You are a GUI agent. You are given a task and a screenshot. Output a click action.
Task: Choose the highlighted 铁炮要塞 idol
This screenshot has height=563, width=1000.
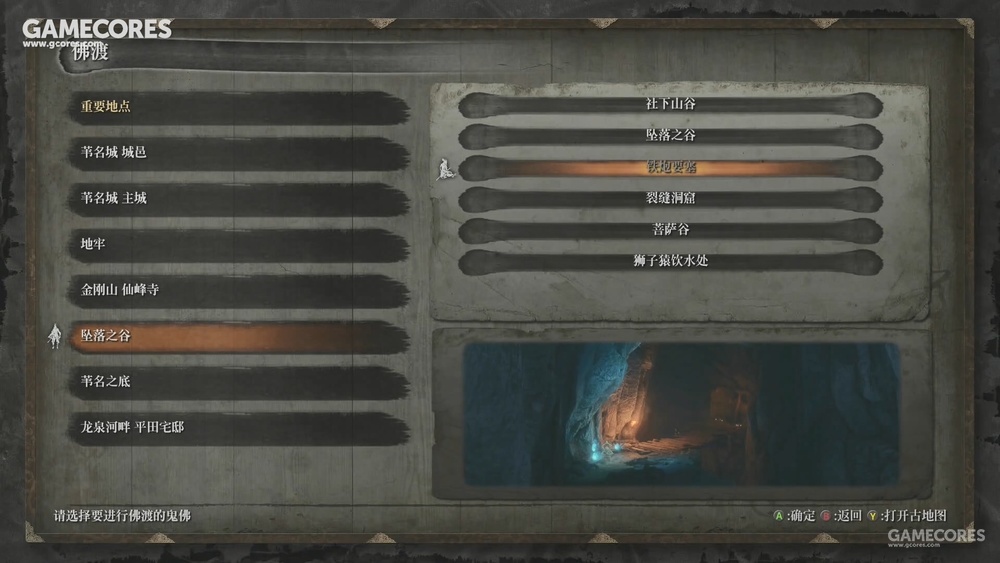click(670, 167)
